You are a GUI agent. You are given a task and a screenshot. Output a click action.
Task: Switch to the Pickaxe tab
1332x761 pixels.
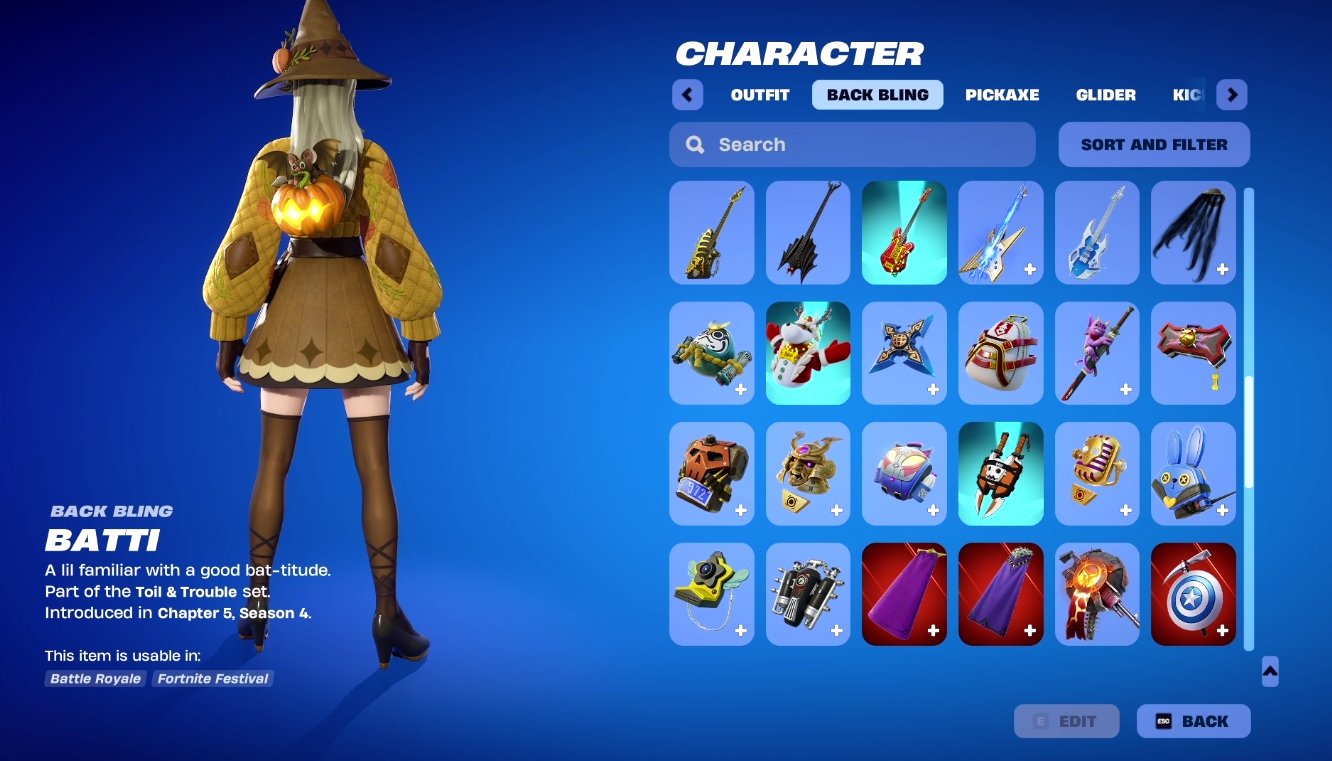tap(1002, 94)
